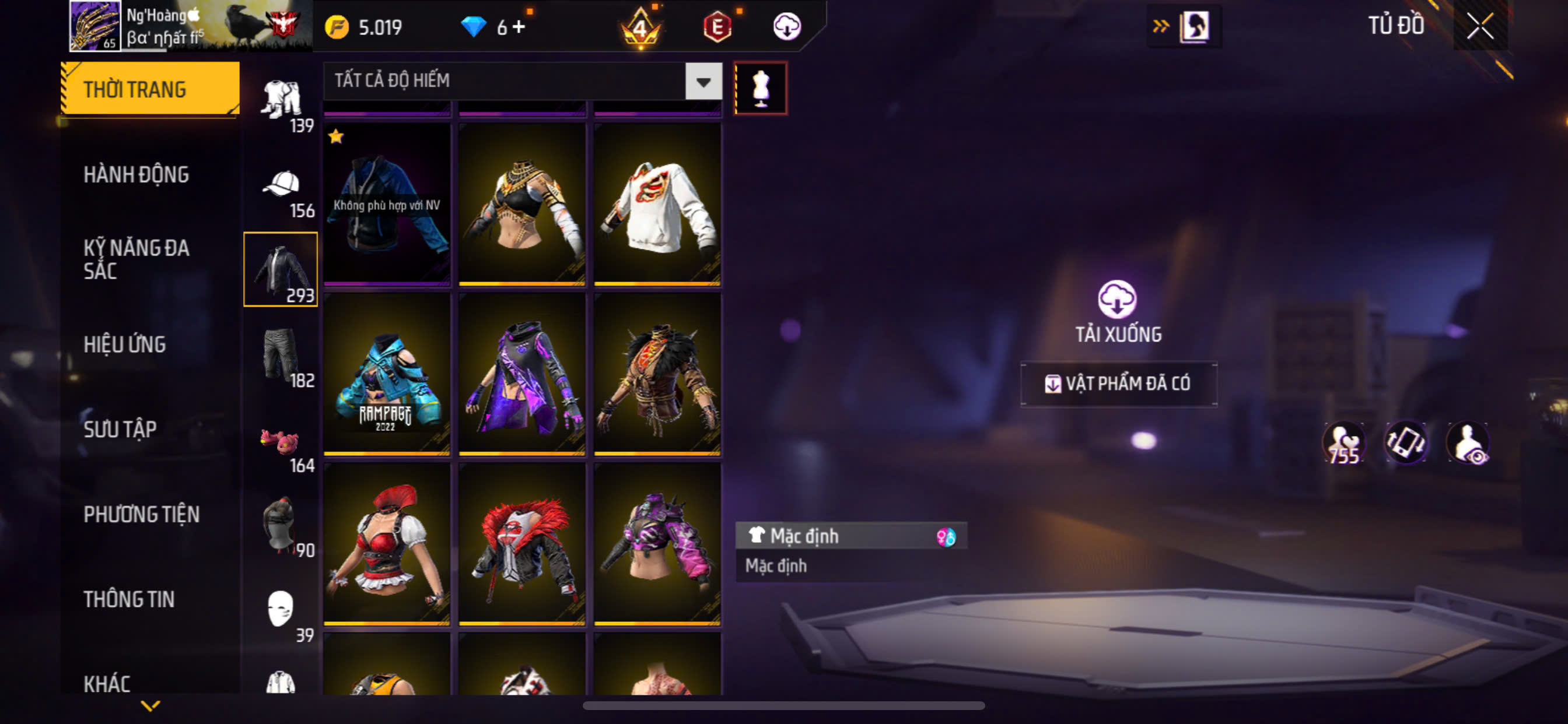
Task: Close the wardrobe screen
Action: coord(1479,27)
